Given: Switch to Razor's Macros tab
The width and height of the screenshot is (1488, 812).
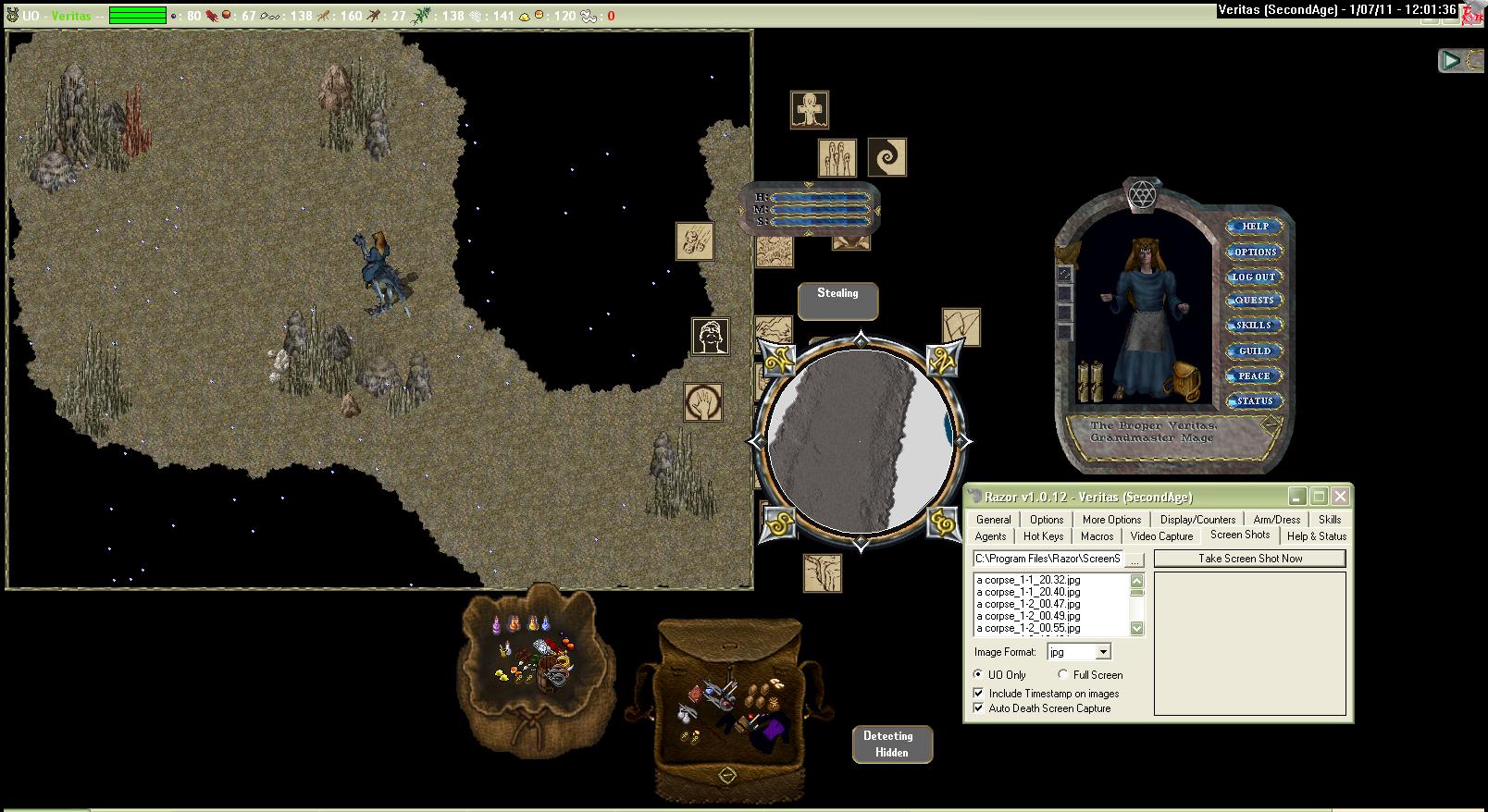Looking at the screenshot, I should click(x=1097, y=536).
